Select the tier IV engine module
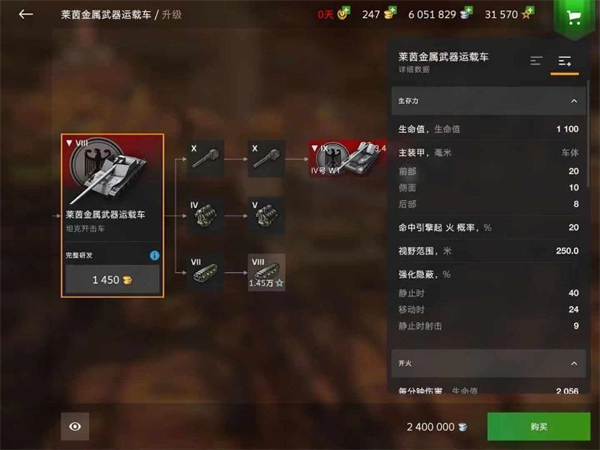Screen dimensions: 600x450 (208, 216)
